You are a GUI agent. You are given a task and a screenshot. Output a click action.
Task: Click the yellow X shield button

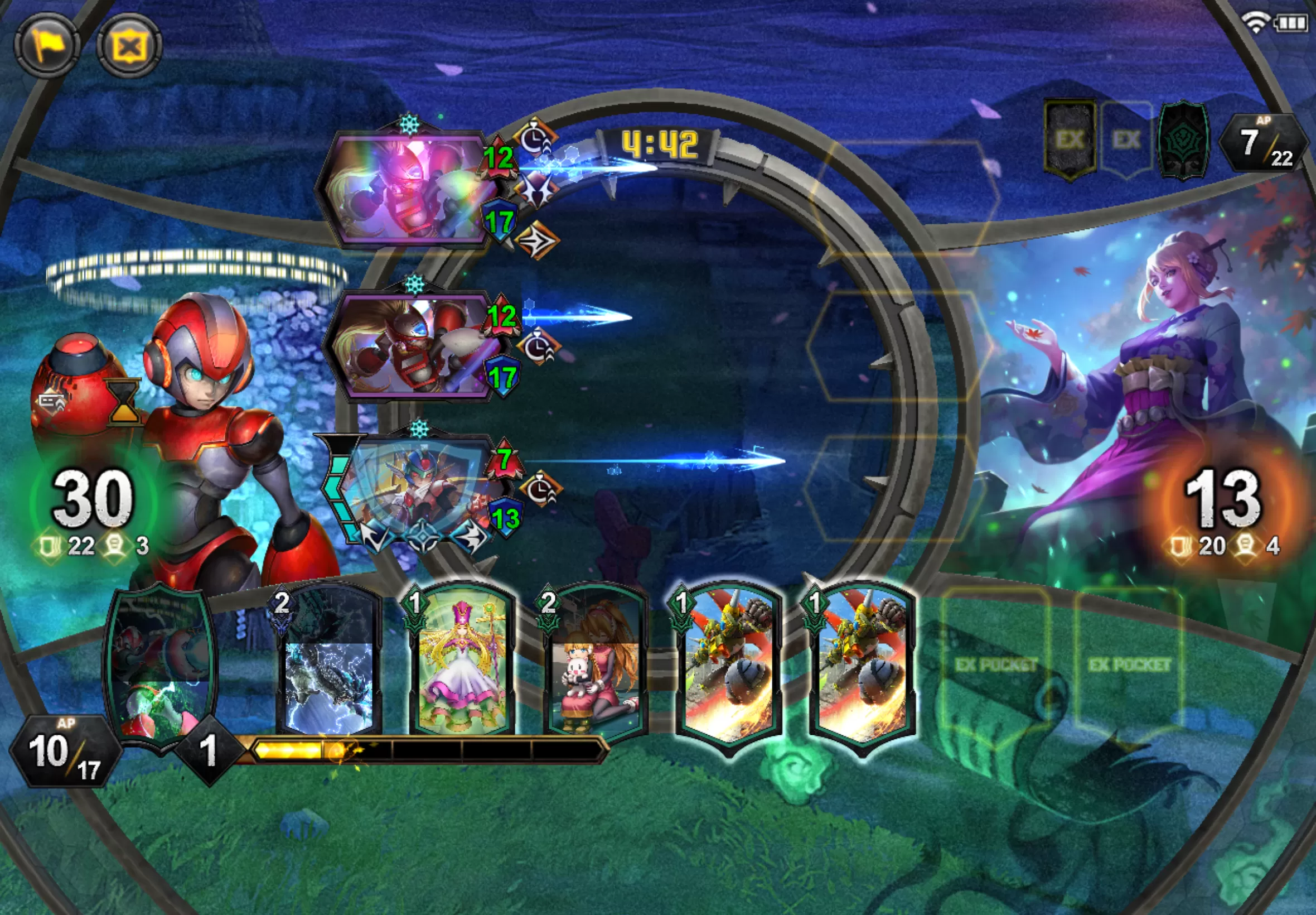point(129,45)
